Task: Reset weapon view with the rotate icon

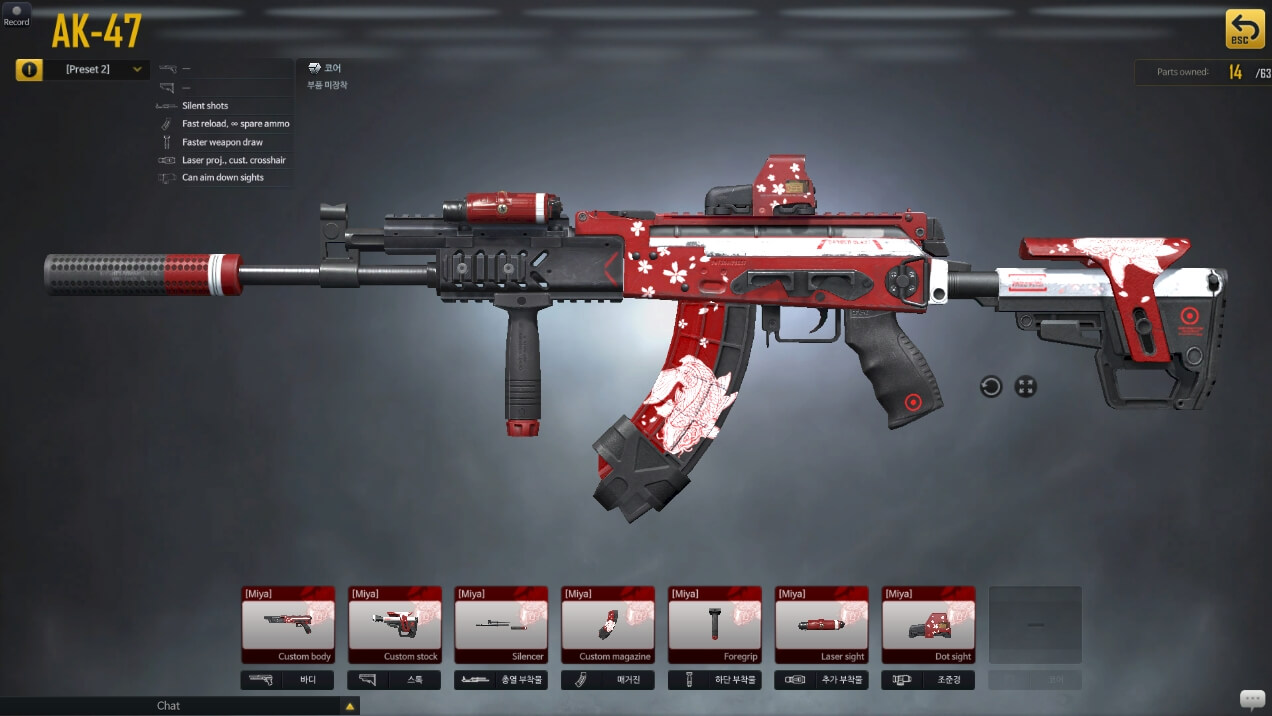Action: [991, 386]
